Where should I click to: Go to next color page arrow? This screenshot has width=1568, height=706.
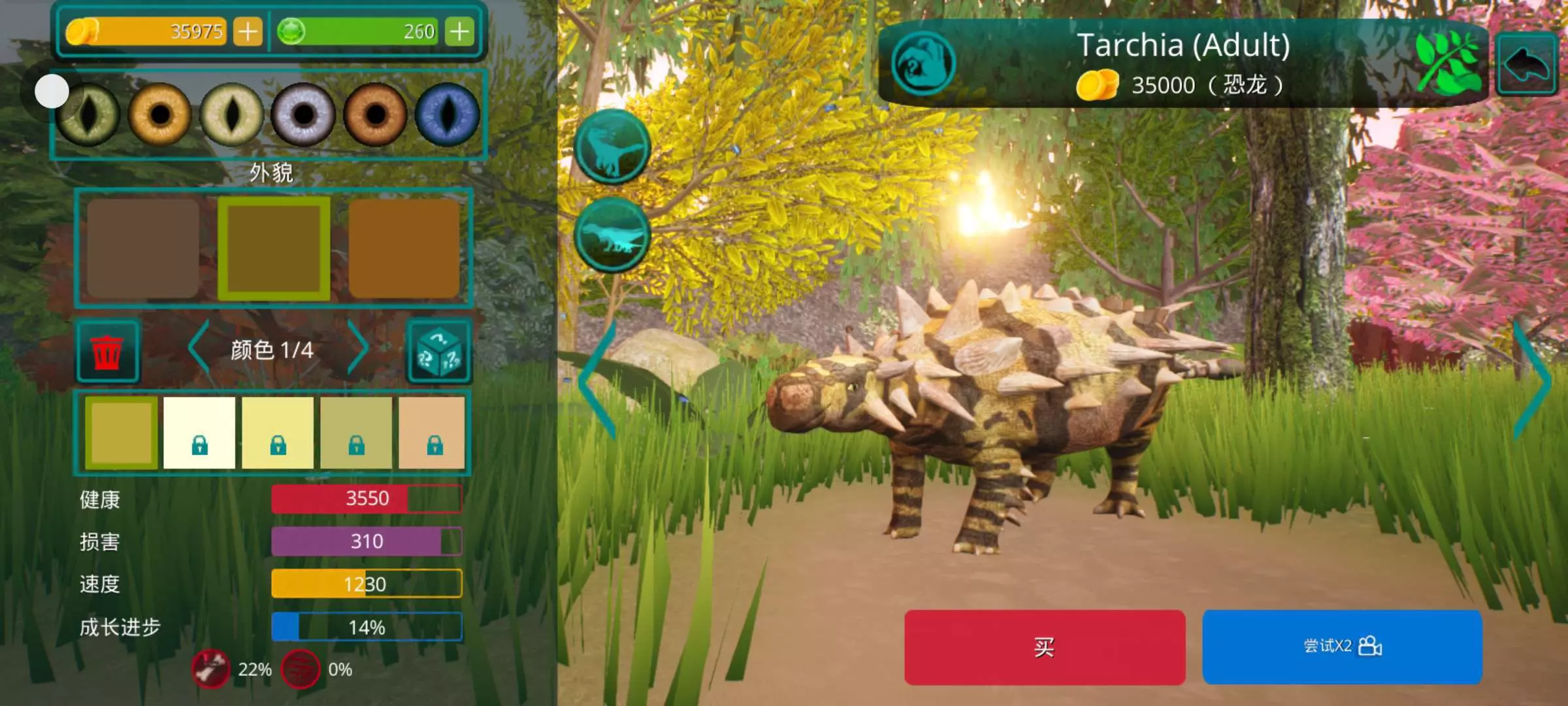tap(357, 348)
